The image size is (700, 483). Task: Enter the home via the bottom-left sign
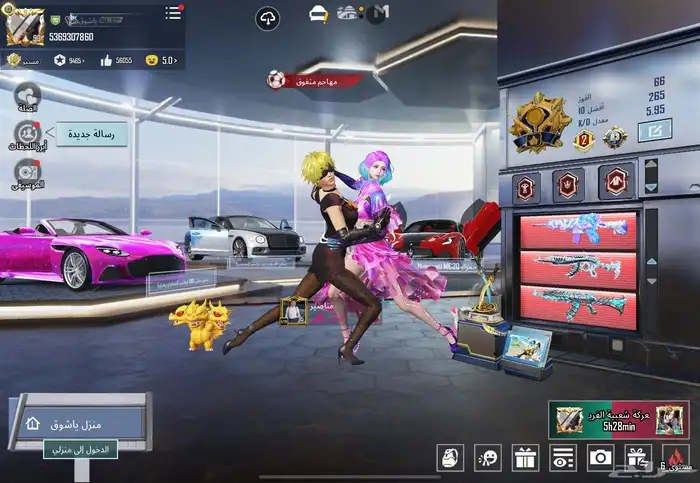click(80, 423)
